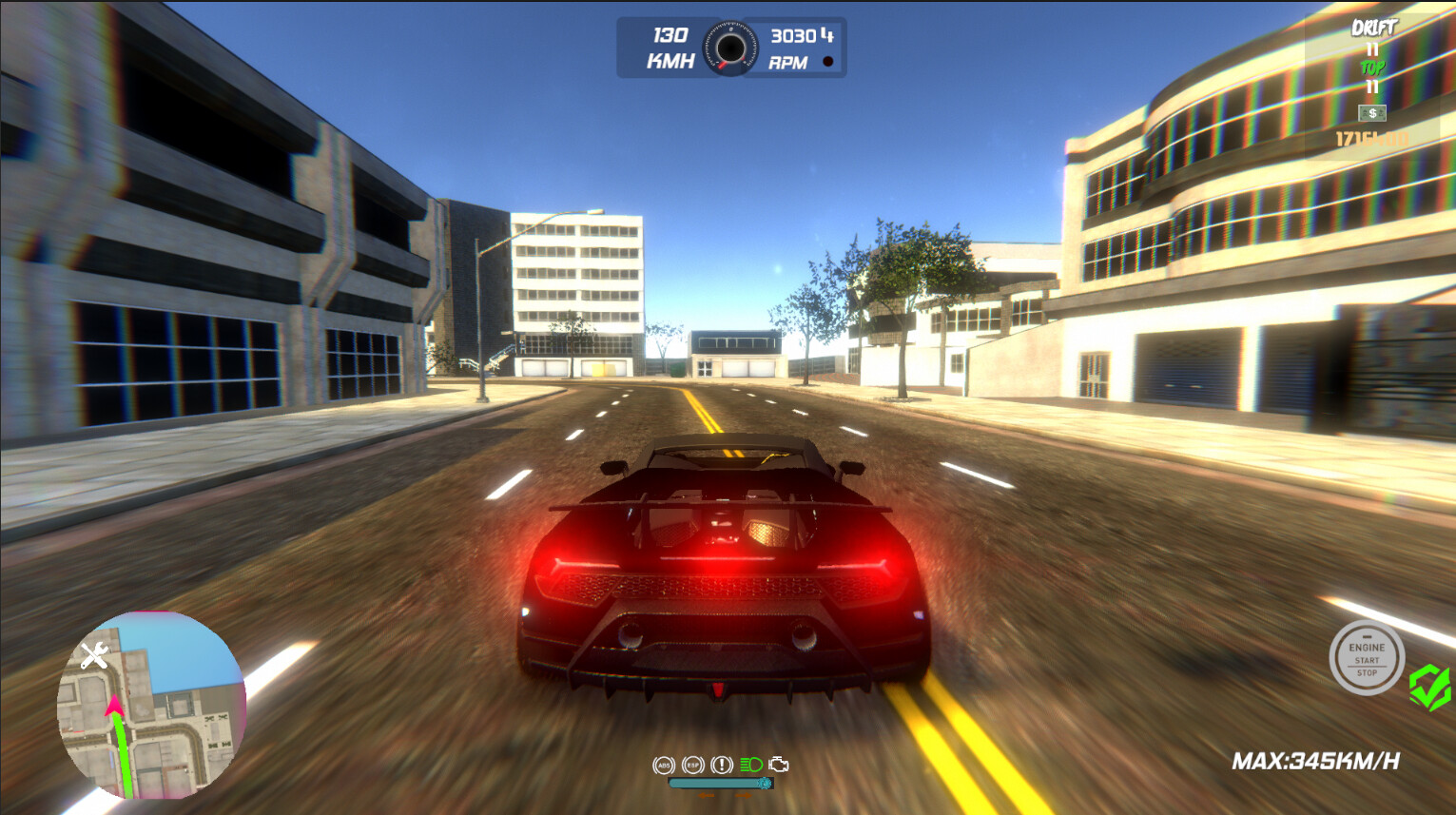The width and height of the screenshot is (1456, 815).
Task: Click the left orange arrow control
Action: click(x=706, y=795)
